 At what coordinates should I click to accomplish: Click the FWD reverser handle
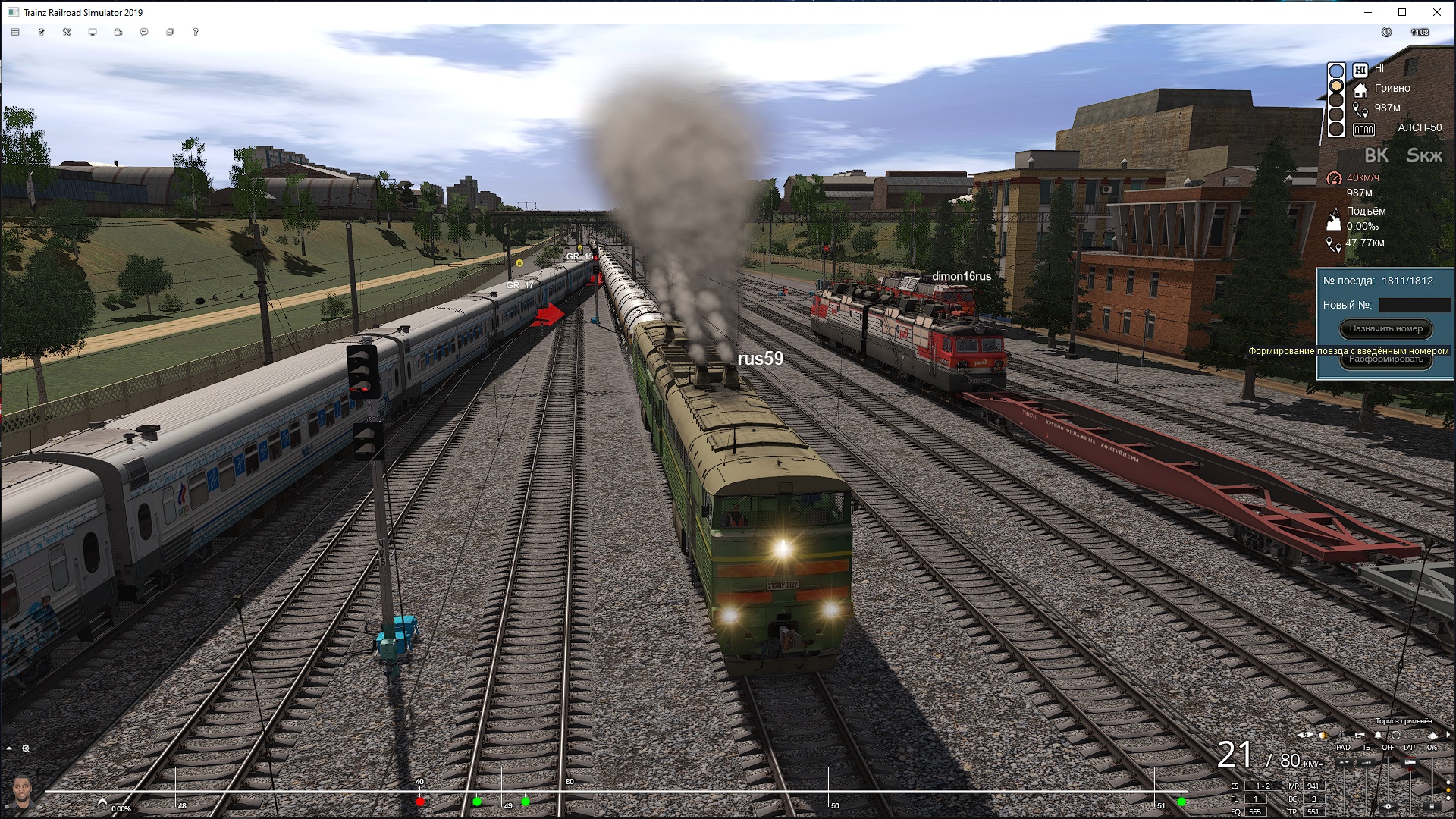coord(1344,761)
